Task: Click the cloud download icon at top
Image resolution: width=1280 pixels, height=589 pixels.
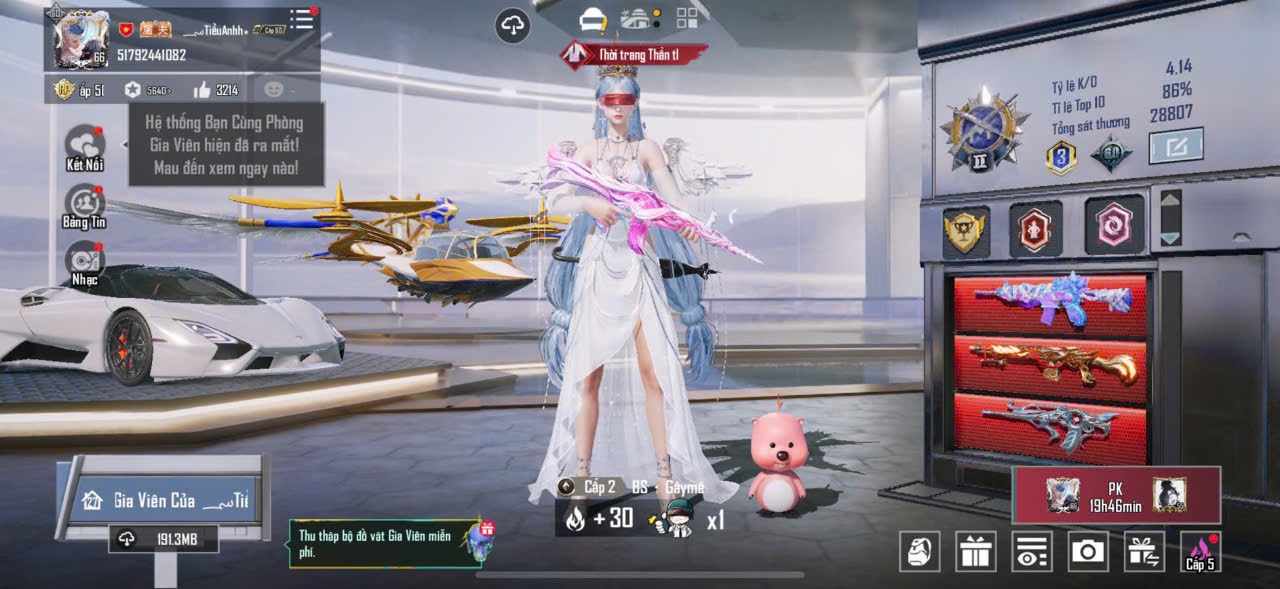Action: [x=513, y=26]
